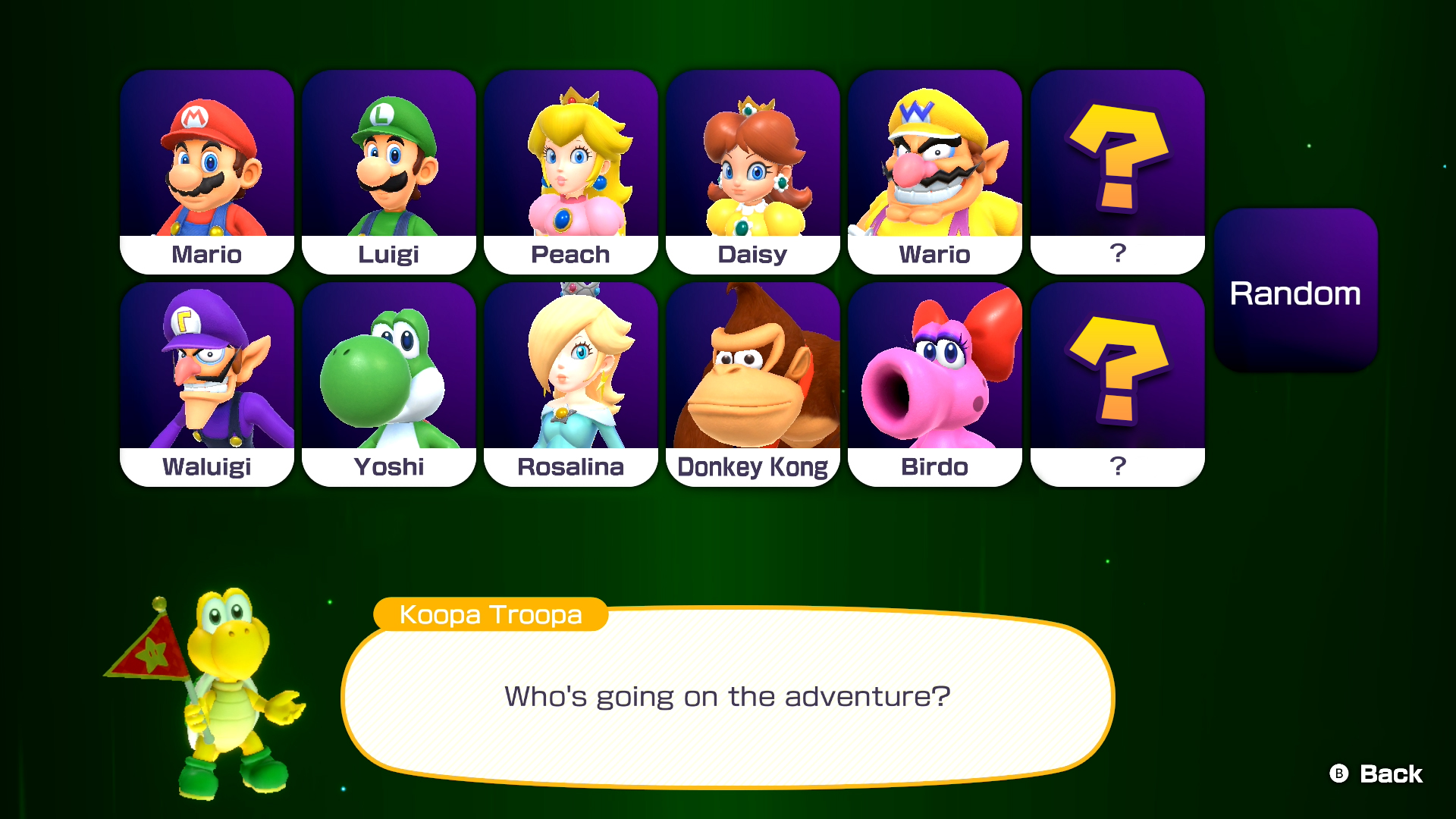This screenshot has height=819, width=1456.
Task: Choose Daisy as your character
Action: tap(752, 159)
